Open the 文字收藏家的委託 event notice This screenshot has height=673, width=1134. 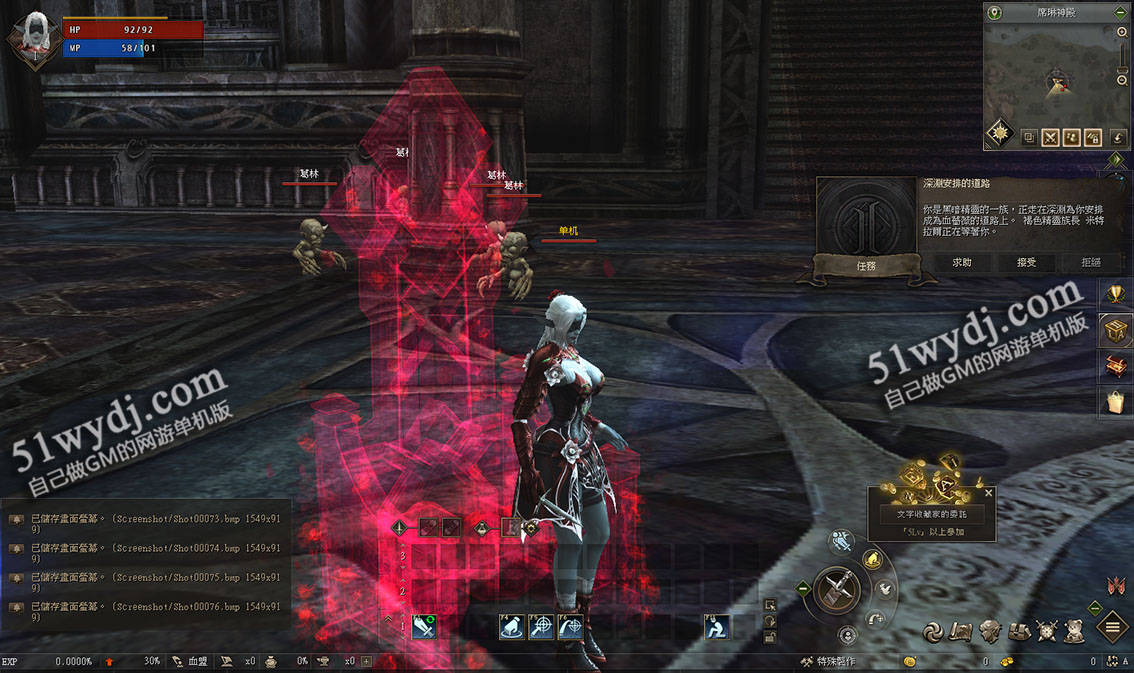(931, 514)
